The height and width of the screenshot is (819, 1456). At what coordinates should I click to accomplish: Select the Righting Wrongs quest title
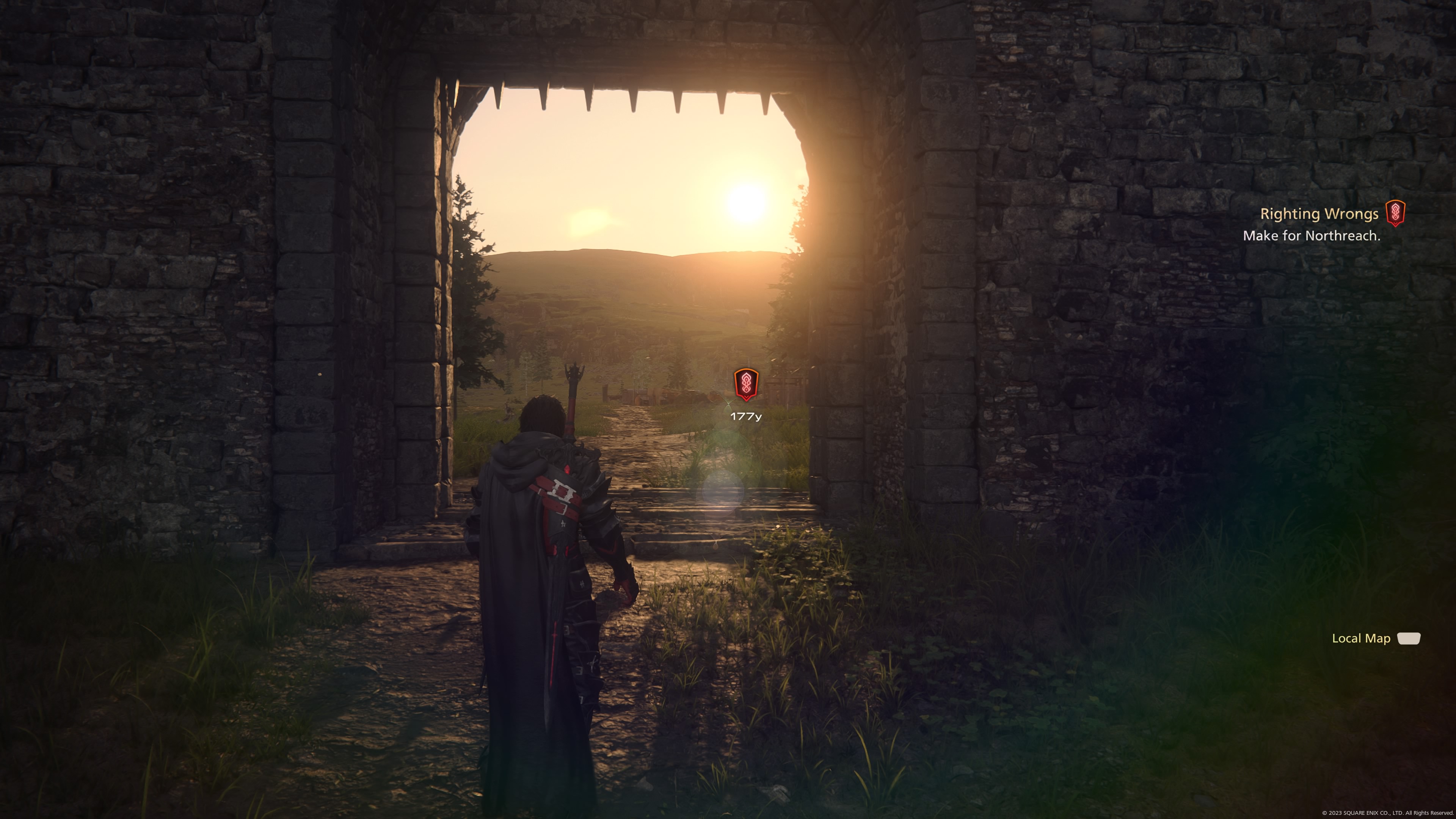point(1319,214)
